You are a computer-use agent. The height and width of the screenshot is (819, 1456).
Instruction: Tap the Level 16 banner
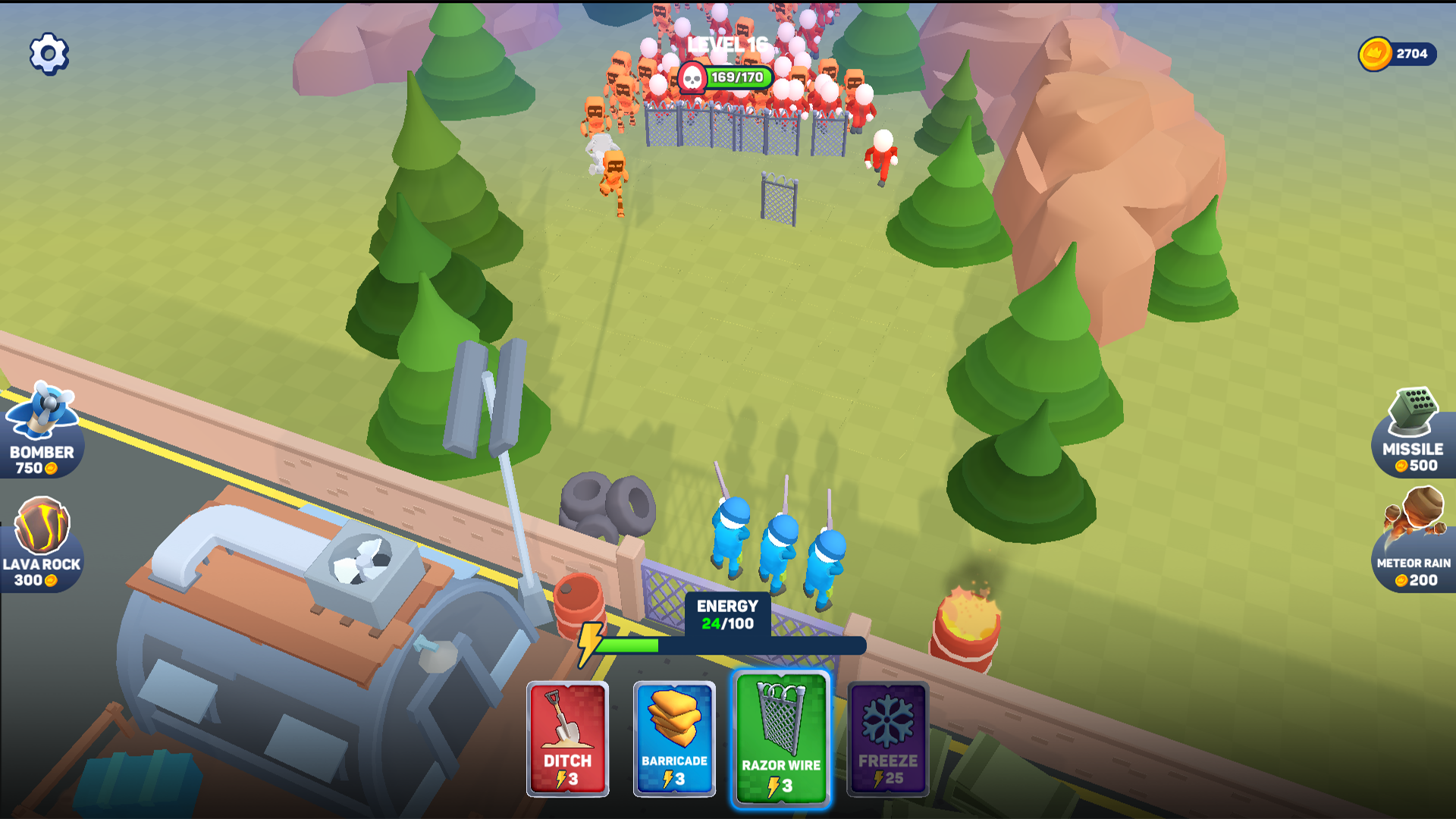coord(726,43)
